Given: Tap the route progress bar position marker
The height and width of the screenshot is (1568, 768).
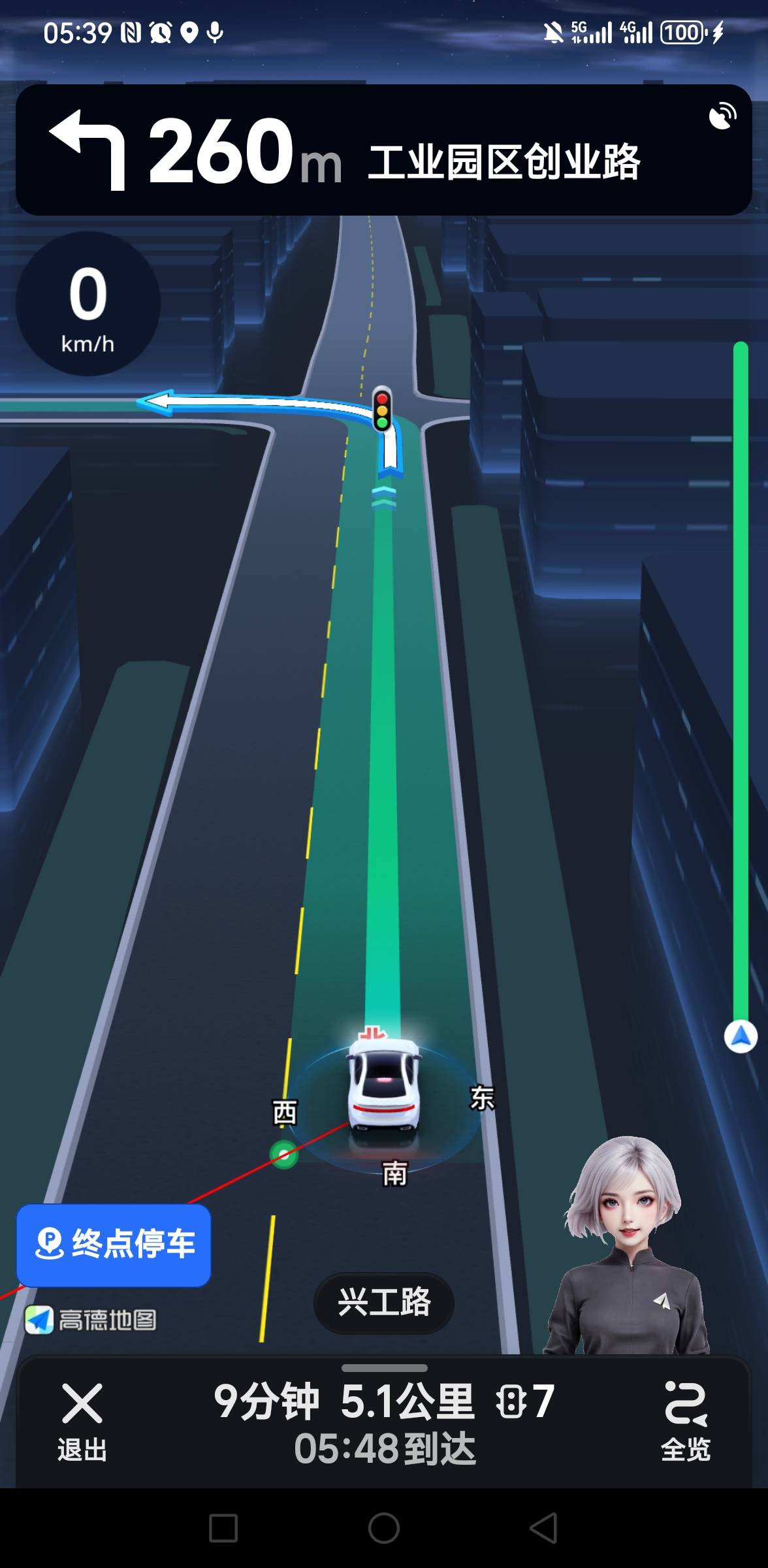Looking at the screenshot, I should coord(741,1037).
